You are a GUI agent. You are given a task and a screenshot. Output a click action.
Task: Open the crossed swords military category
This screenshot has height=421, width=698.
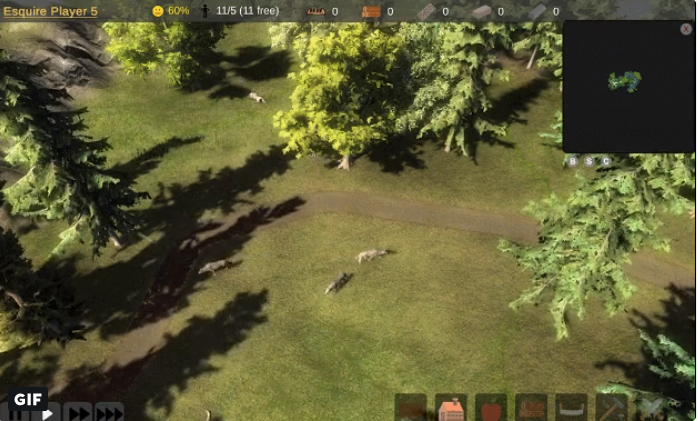pyautogui.click(x=651, y=408)
